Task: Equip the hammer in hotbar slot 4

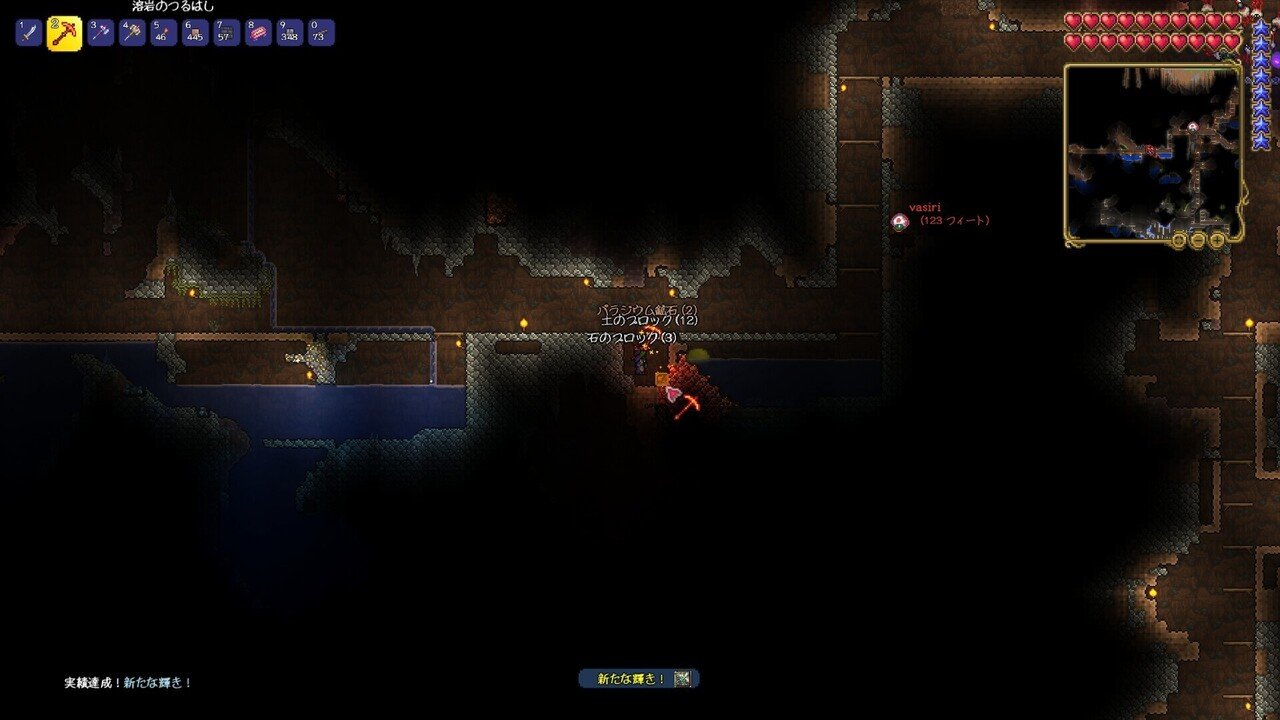Action: [x=132, y=33]
